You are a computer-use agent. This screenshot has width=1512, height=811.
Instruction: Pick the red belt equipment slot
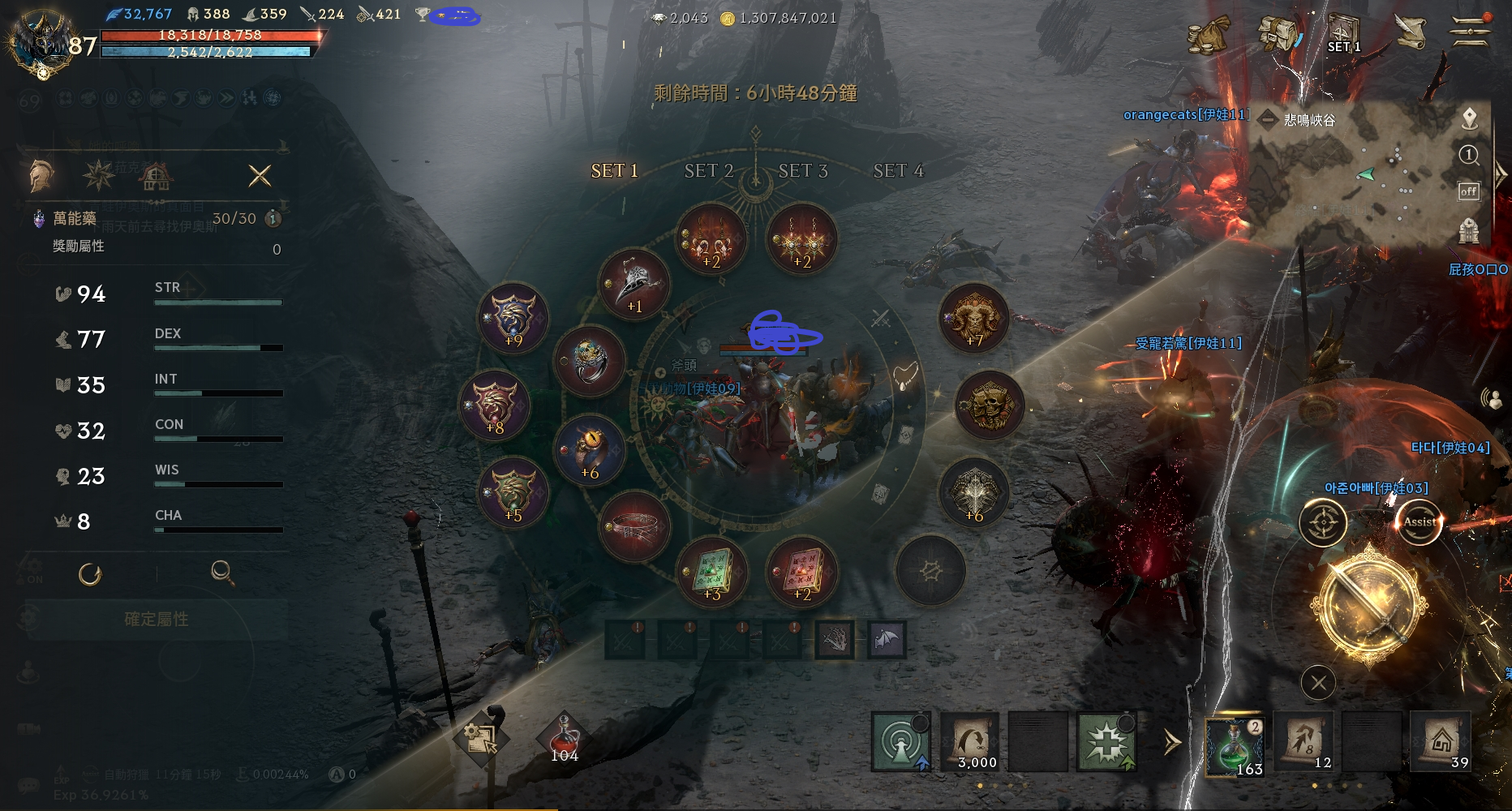click(634, 526)
